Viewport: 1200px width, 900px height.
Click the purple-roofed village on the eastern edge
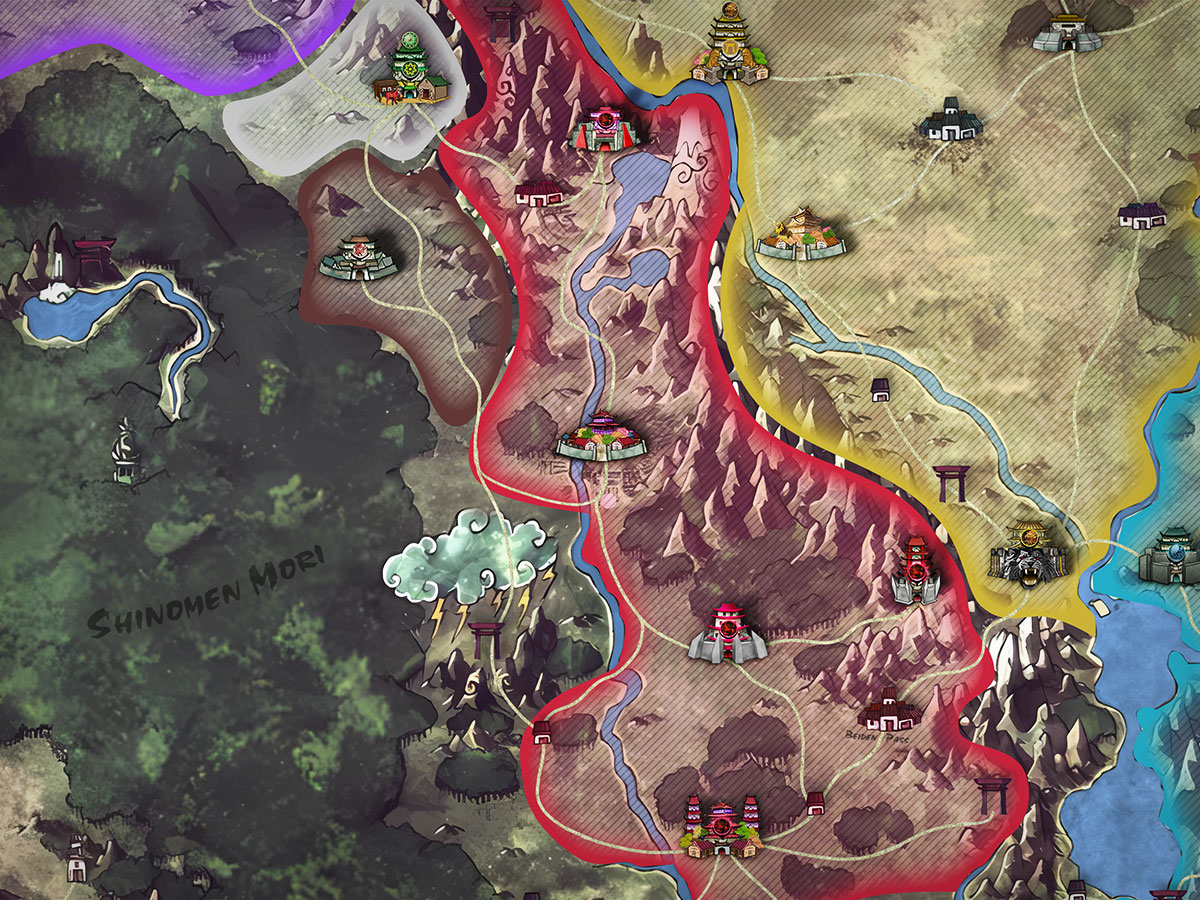pos(1141,214)
